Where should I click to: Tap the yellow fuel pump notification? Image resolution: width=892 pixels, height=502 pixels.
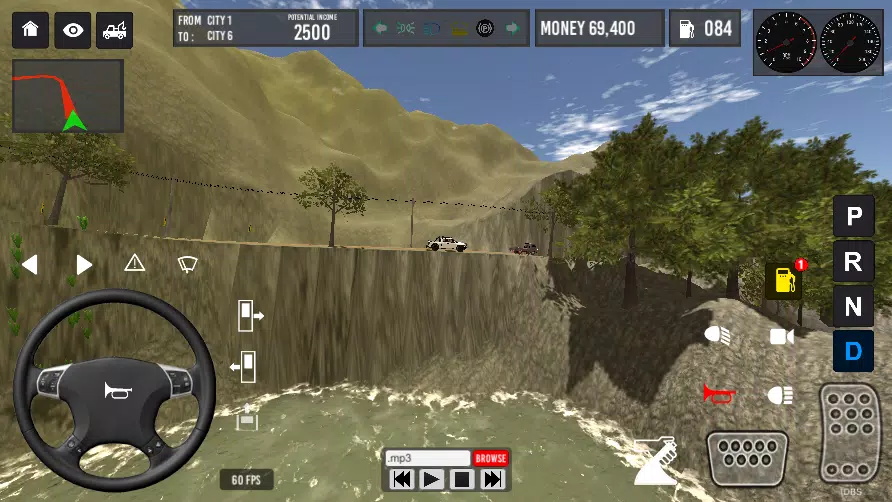click(x=784, y=281)
